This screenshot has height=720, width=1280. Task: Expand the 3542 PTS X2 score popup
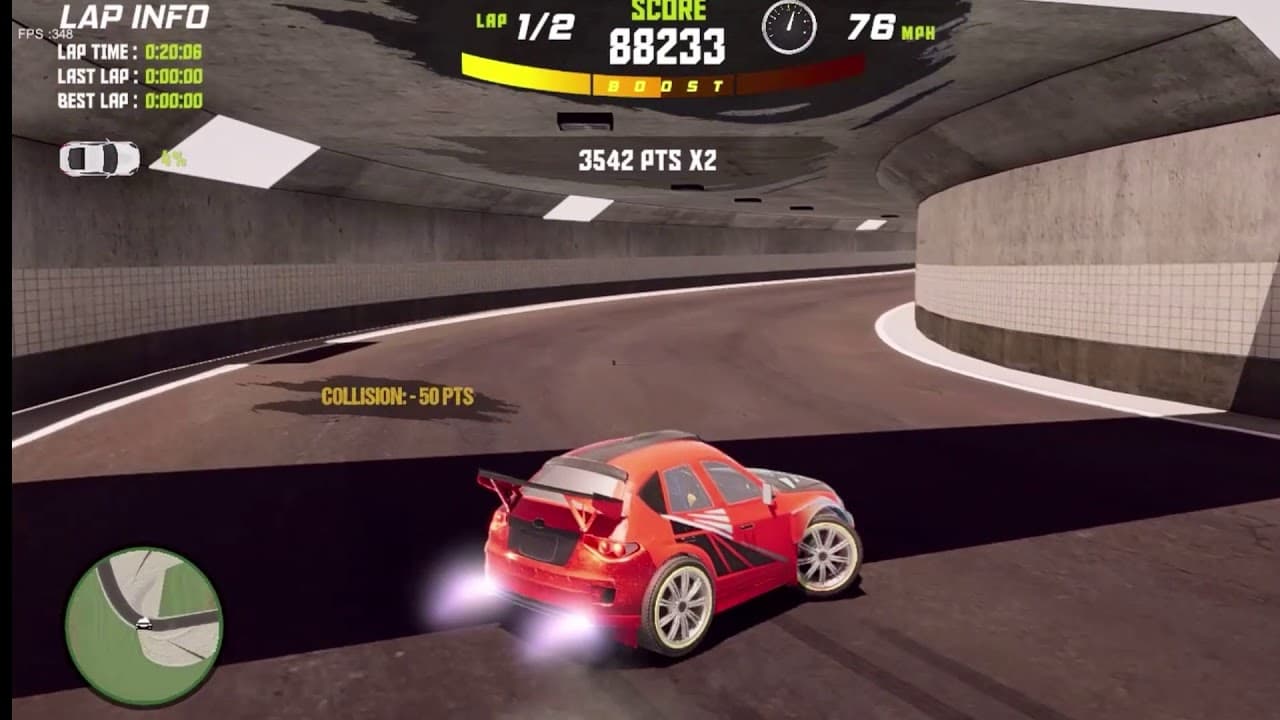pyautogui.click(x=645, y=158)
